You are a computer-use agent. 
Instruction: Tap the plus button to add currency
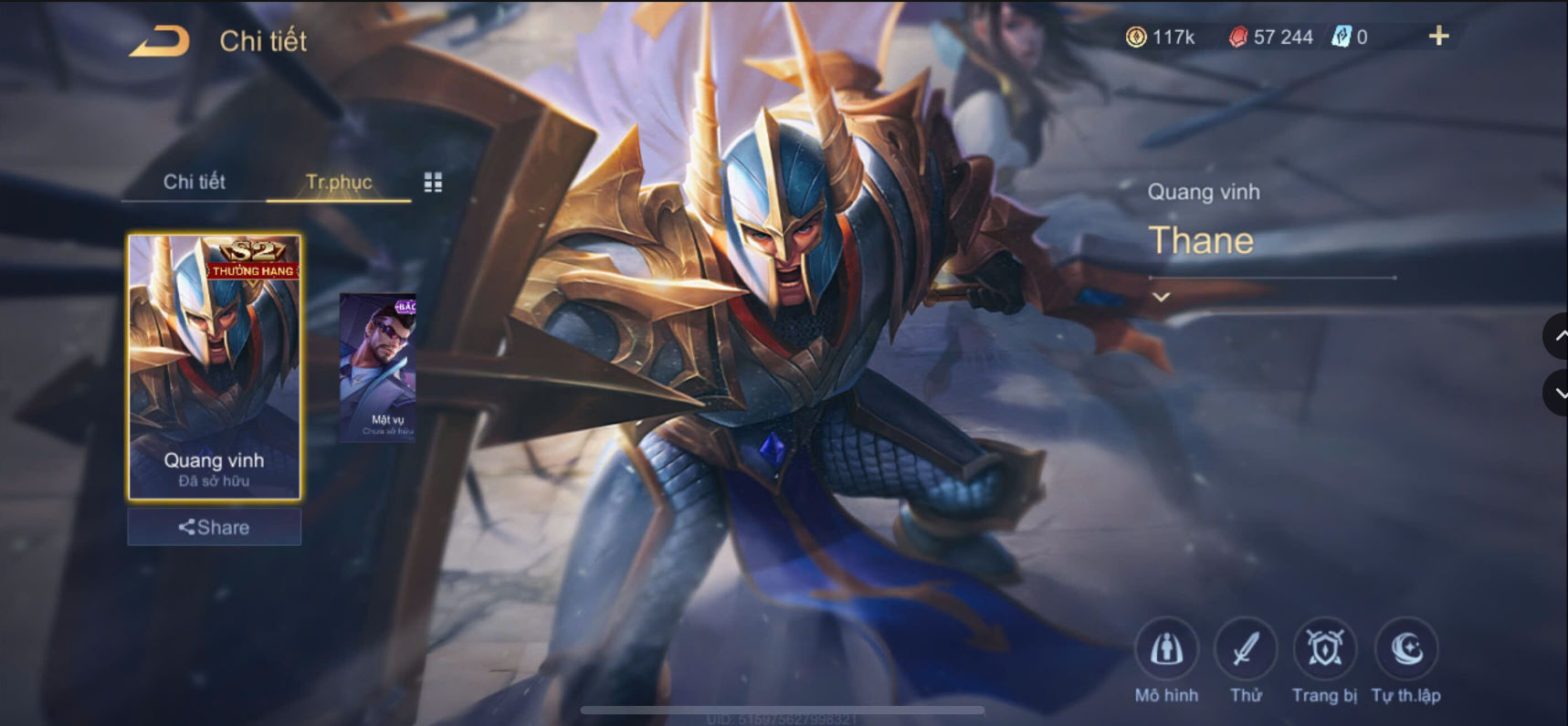1438,37
